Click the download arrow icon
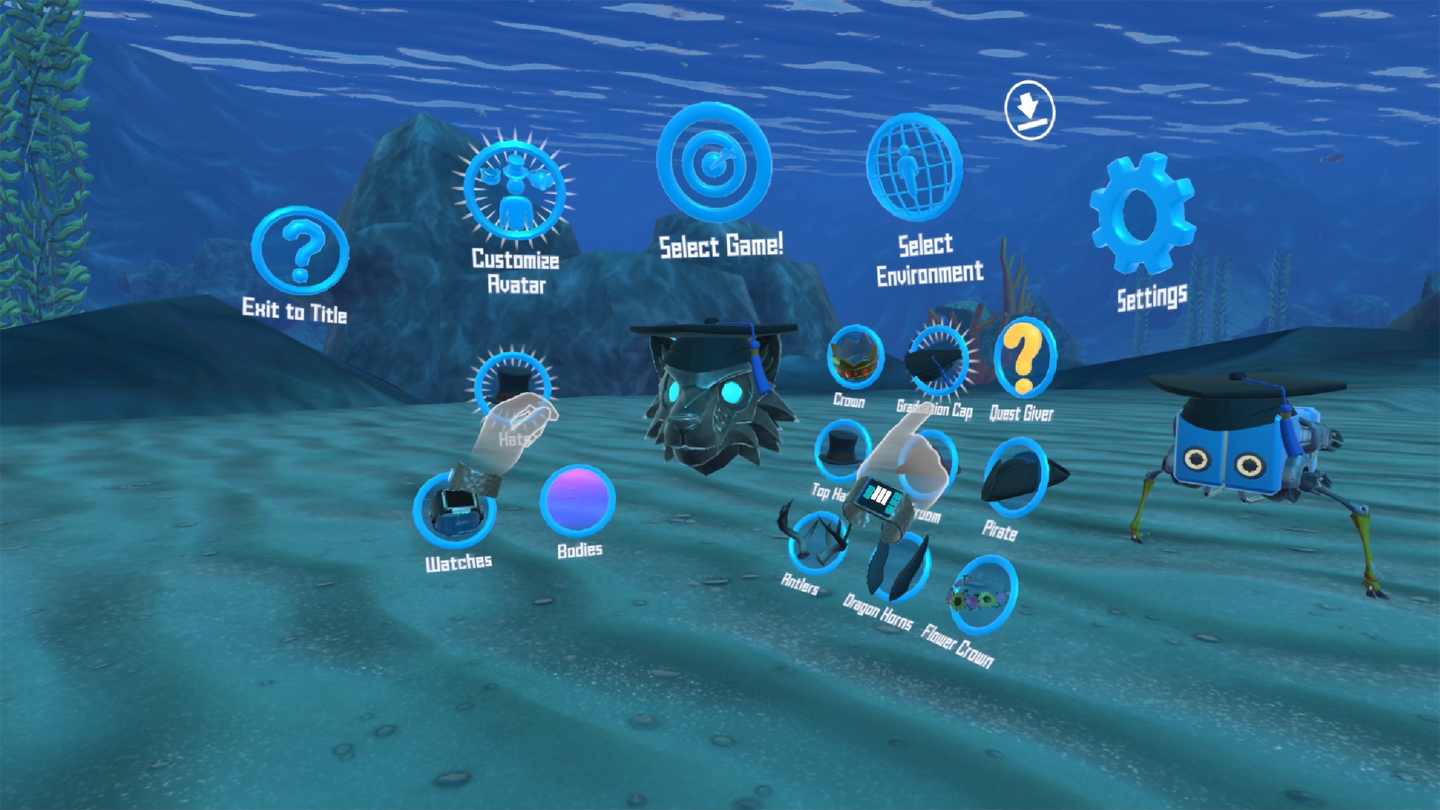The width and height of the screenshot is (1440, 810). click(1029, 110)
